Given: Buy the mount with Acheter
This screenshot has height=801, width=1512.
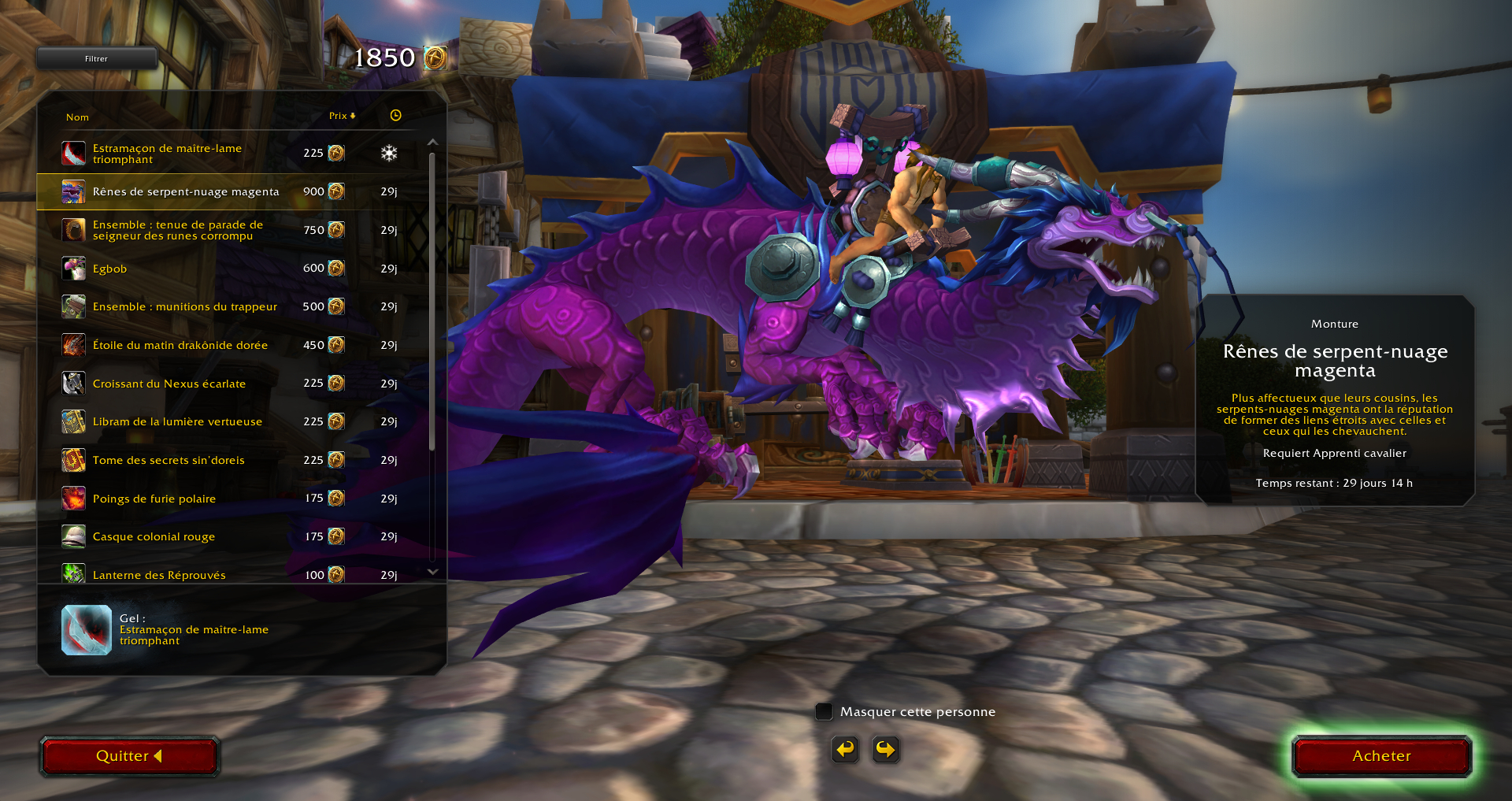Looking at the screenshot, I should pos(1381,756).
